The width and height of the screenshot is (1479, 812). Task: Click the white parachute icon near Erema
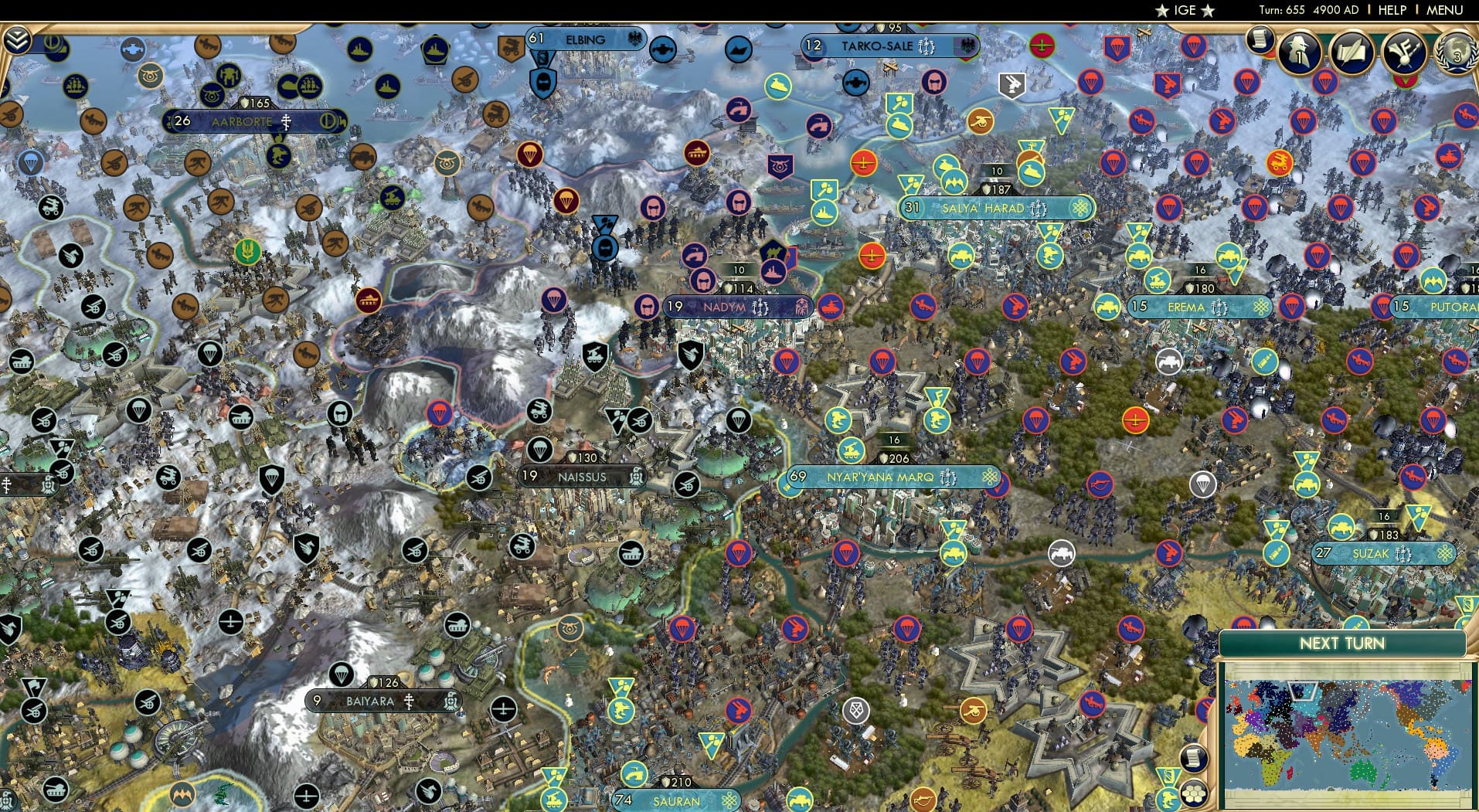click(x=1203, y=484)
